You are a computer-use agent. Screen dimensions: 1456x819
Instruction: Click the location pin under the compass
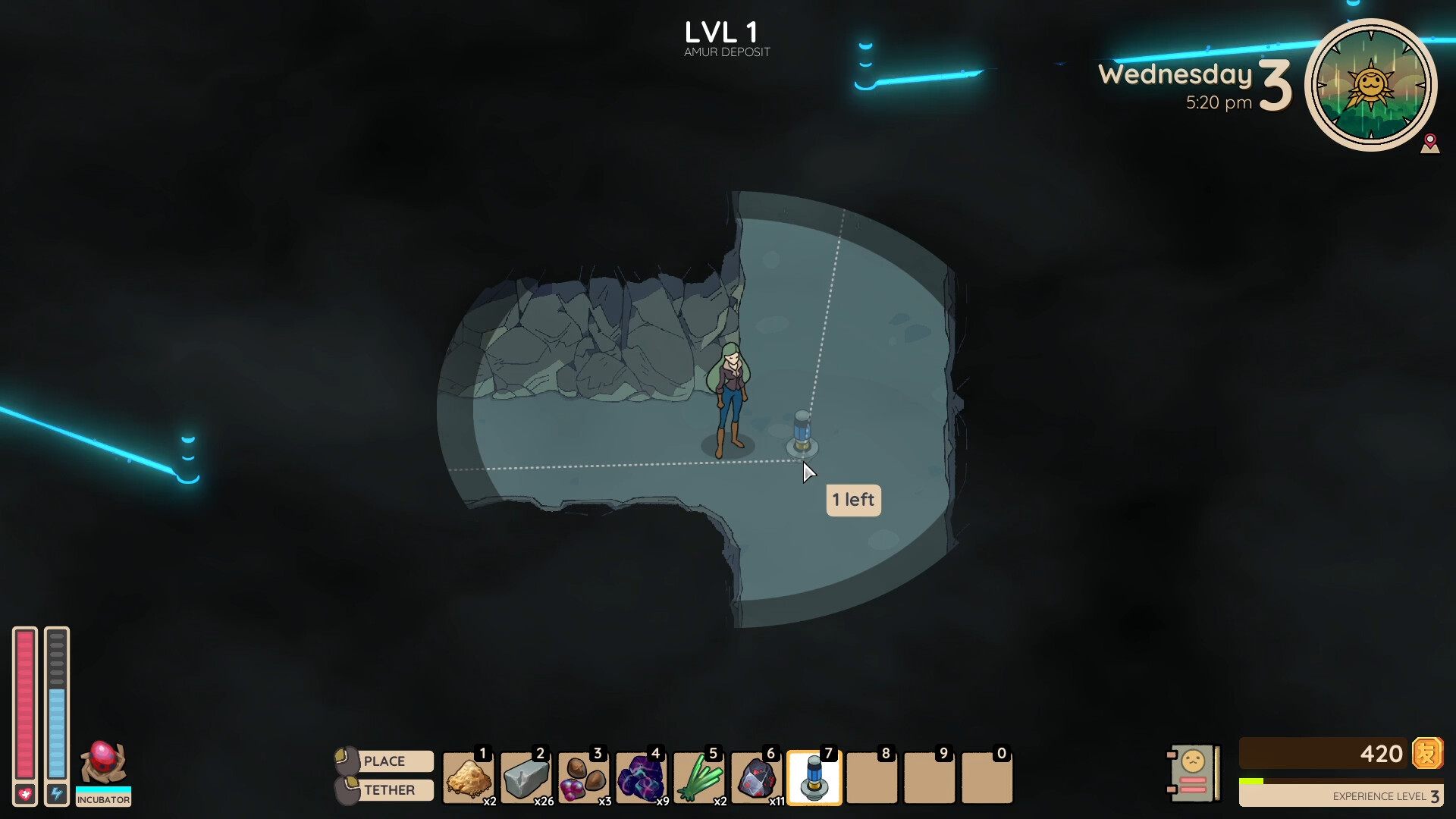[x=1432, y=144]
